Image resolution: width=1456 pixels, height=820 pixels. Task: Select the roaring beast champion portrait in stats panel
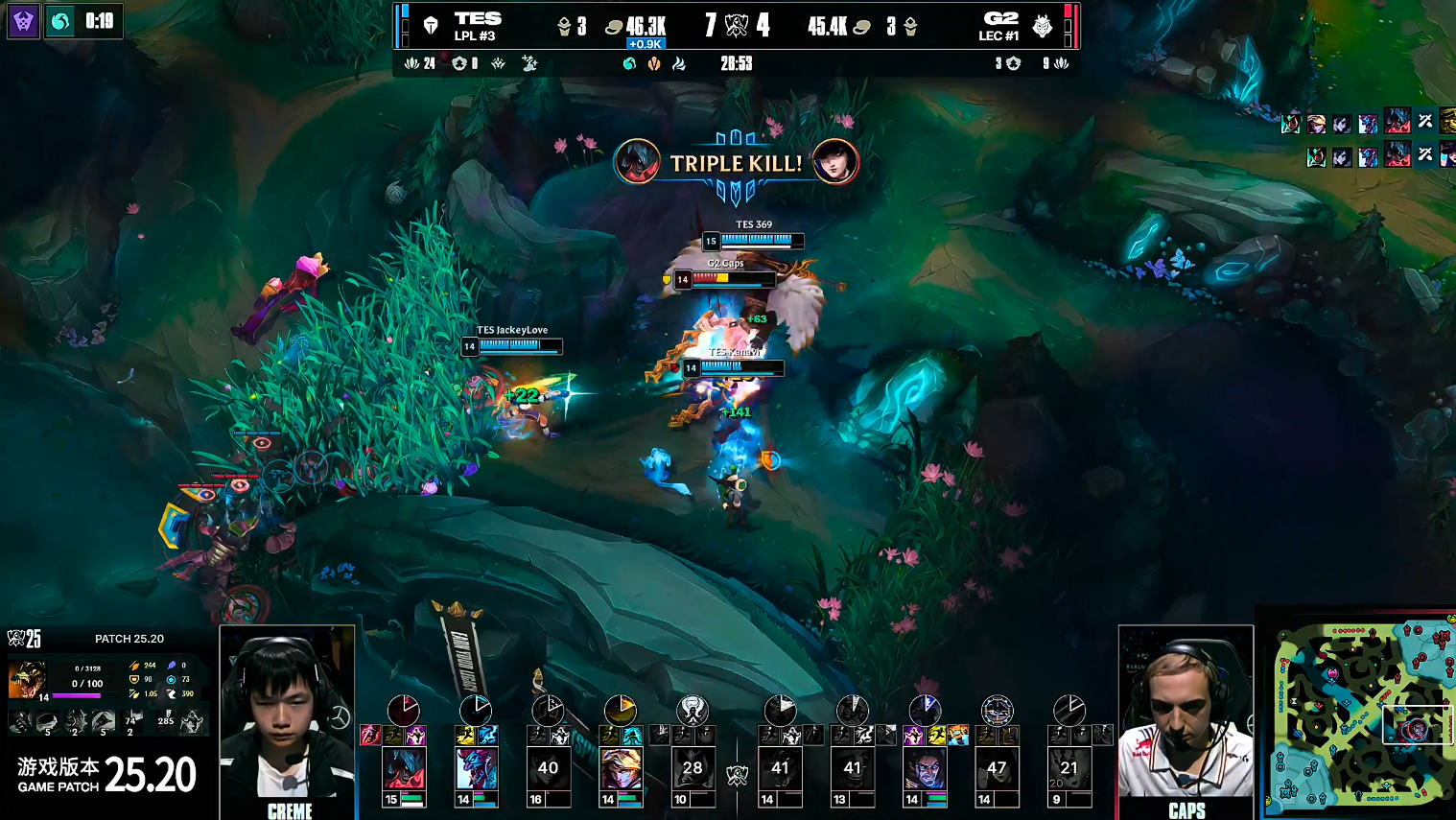coord(27,679)
